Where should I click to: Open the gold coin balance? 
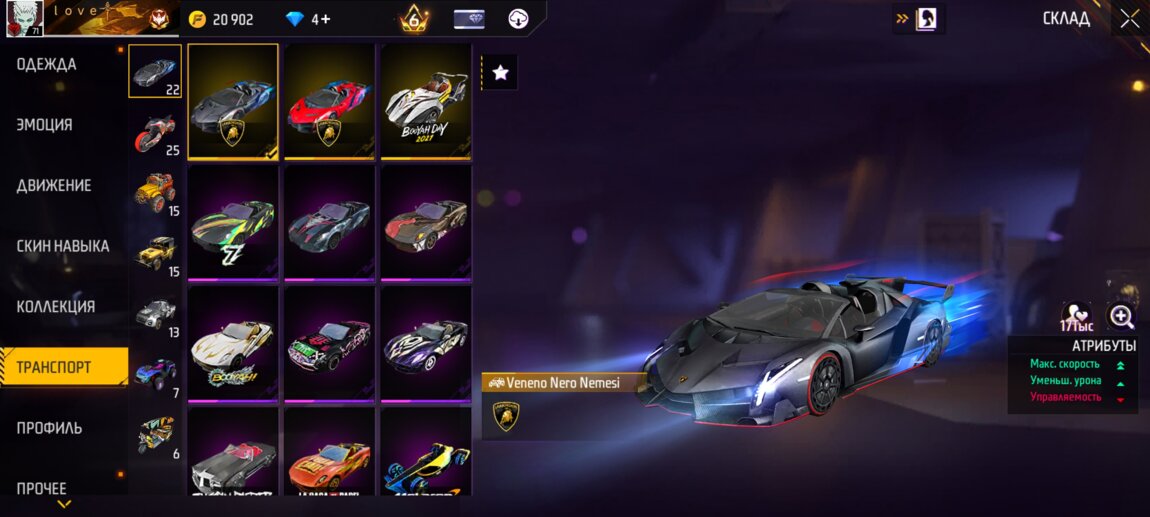click(x=222, y=19)
